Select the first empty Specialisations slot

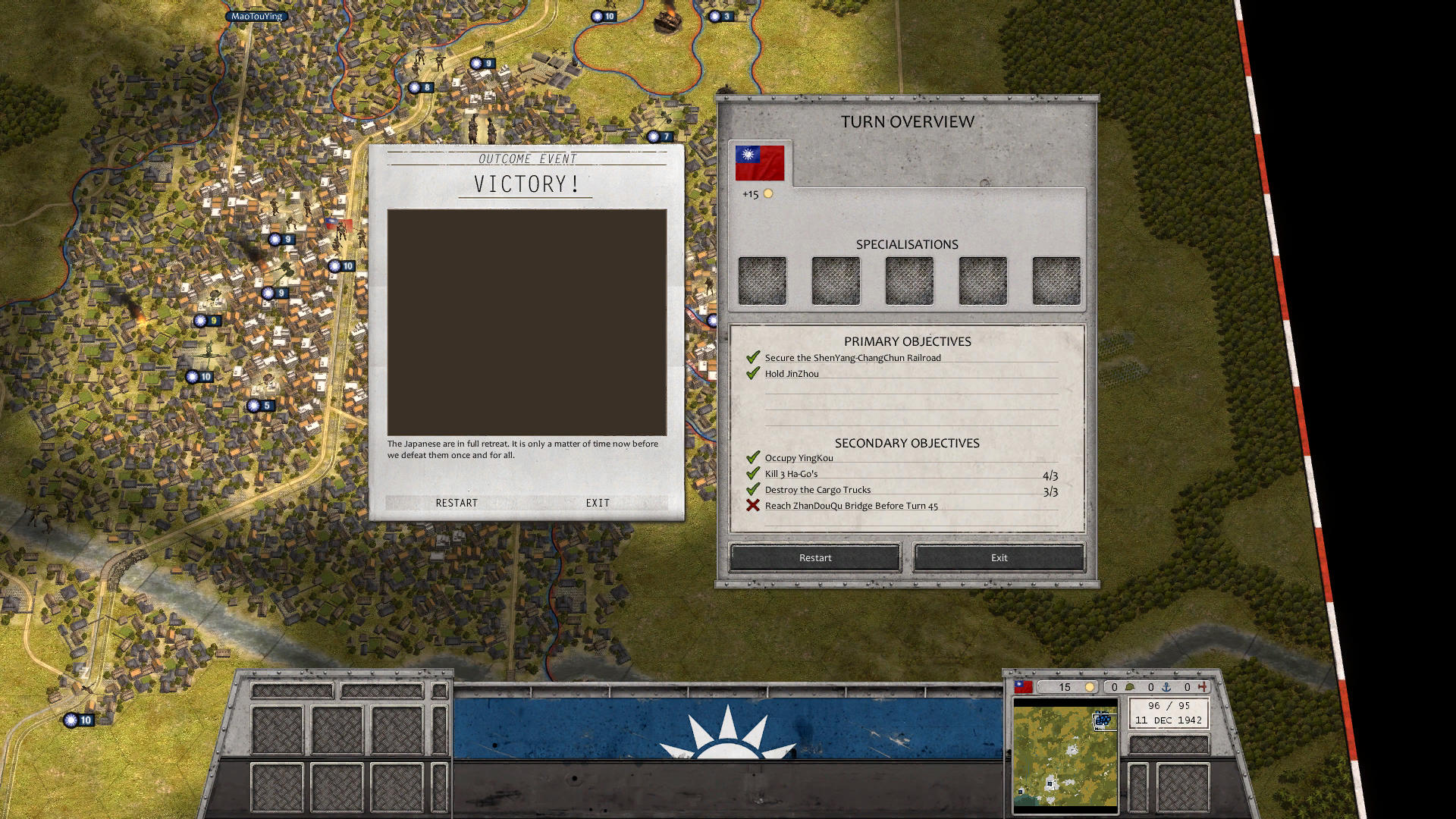click(x=762, y=280)
